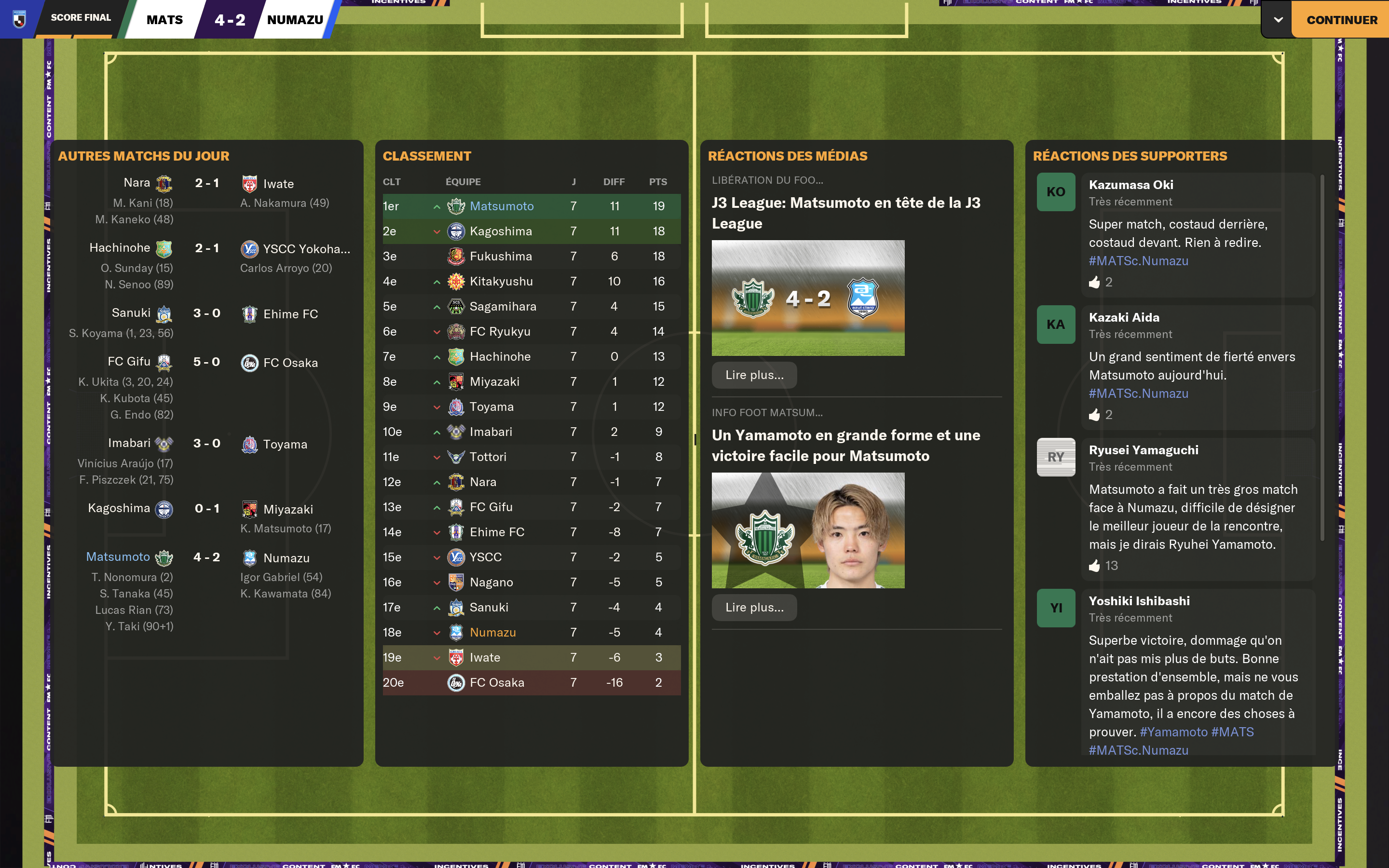Open Kazaki Aida's KA avatar
The height and width of the screenshot is (868, 1389).
pos(1056,325)
